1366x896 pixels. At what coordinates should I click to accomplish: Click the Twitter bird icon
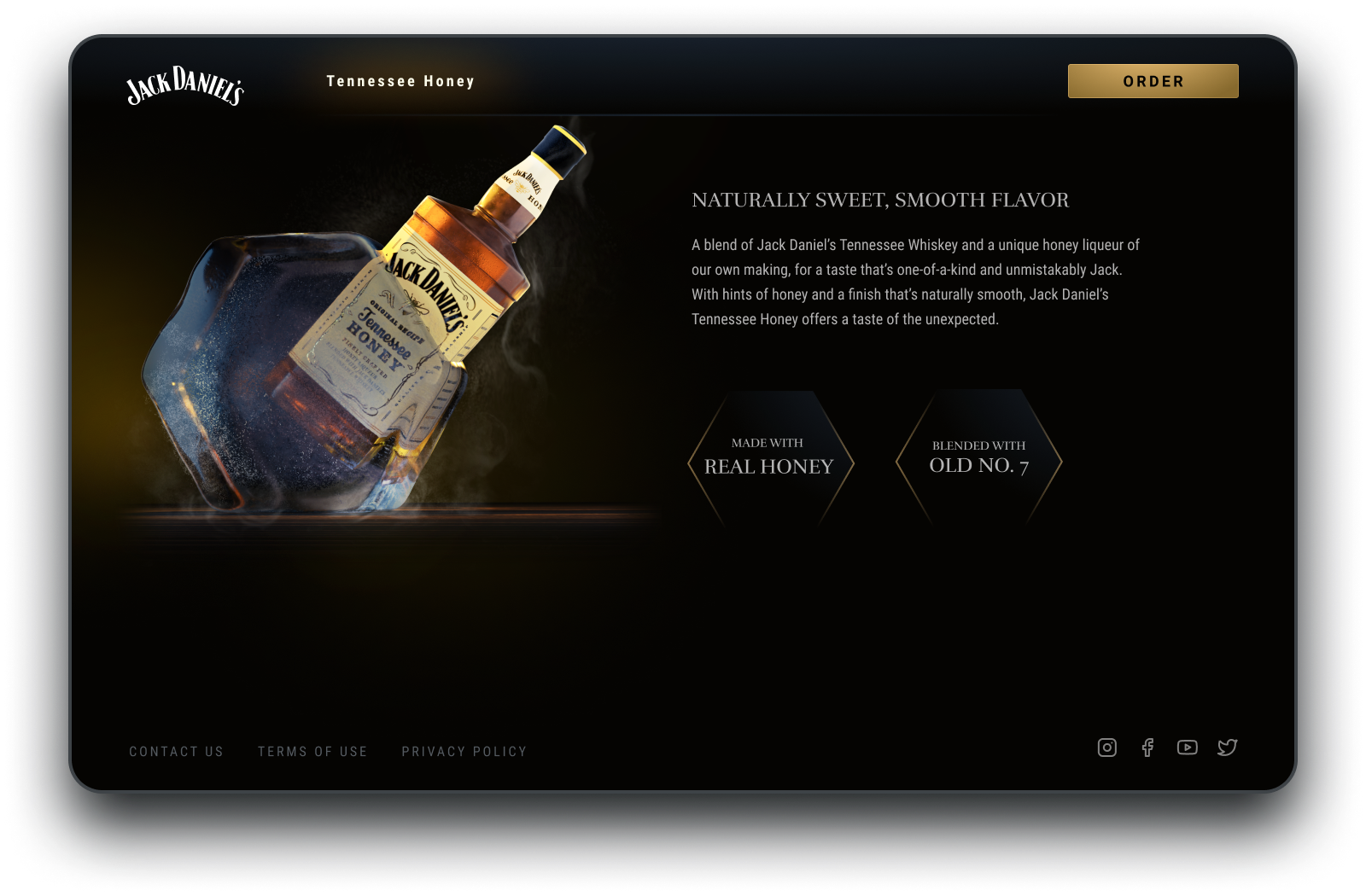[1227, 748]
